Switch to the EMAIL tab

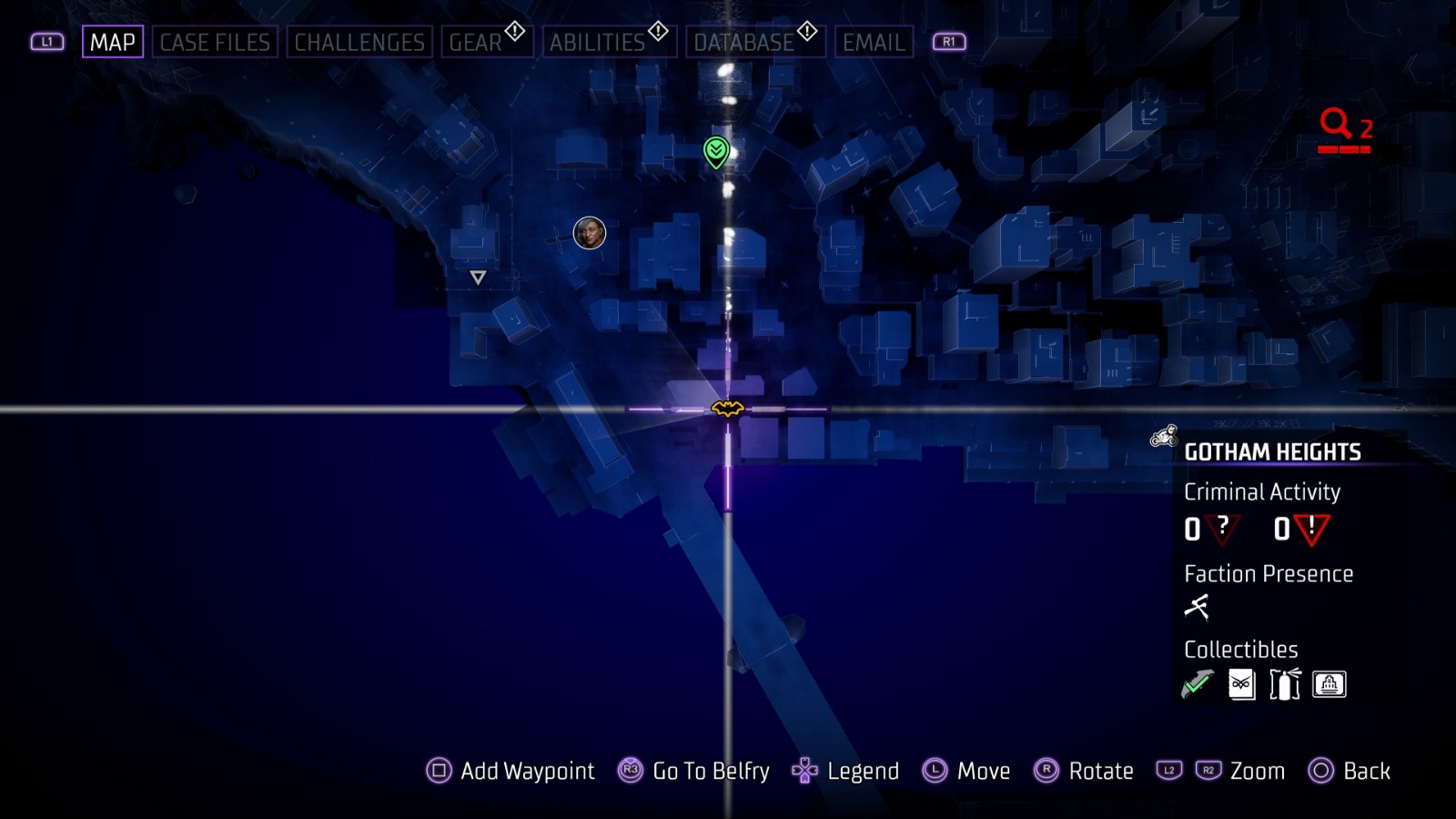[872, 41]
